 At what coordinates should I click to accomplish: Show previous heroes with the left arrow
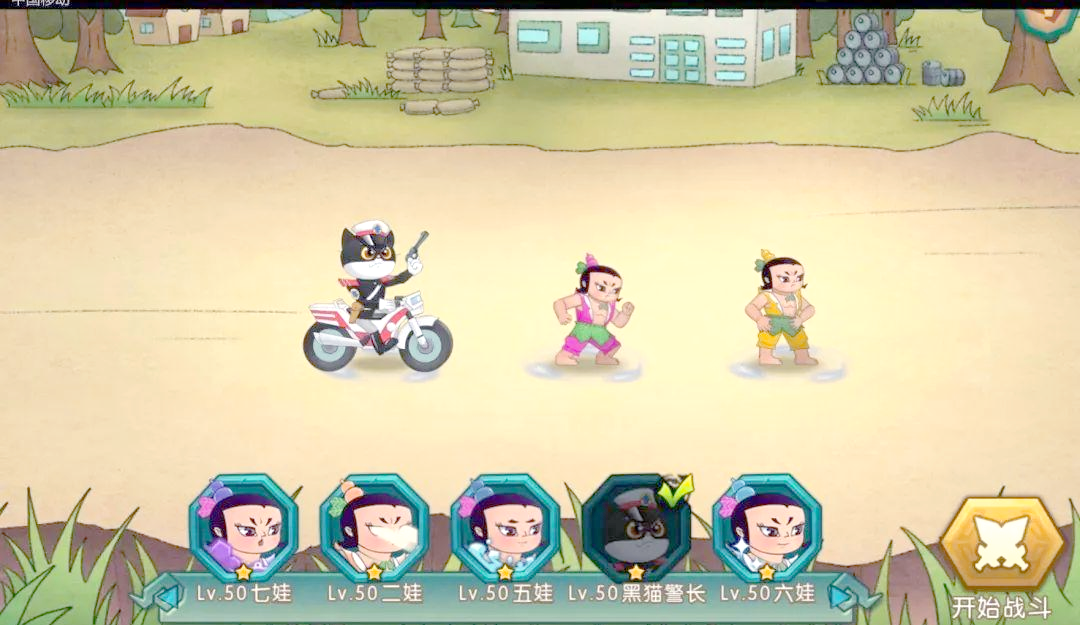coord(158,596)
